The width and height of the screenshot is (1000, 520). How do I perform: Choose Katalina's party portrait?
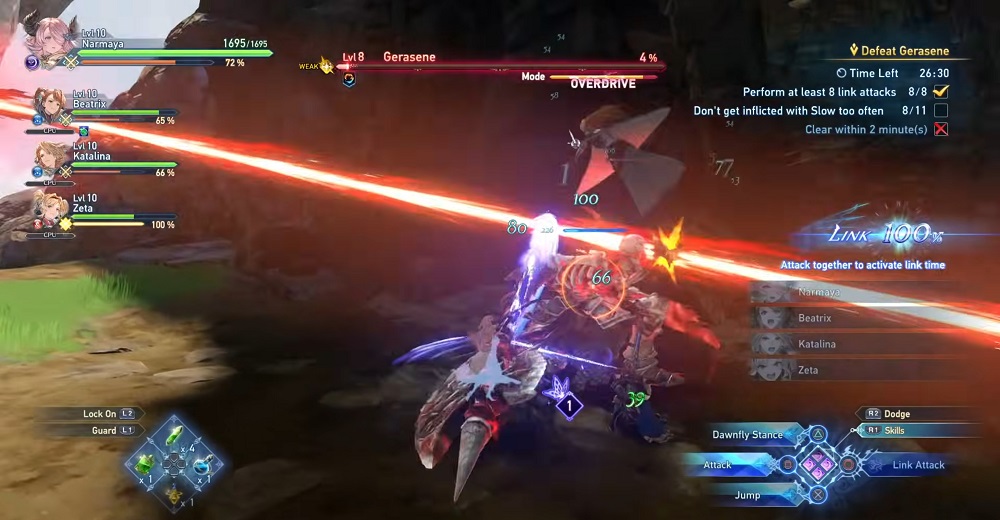coord(49,155)
